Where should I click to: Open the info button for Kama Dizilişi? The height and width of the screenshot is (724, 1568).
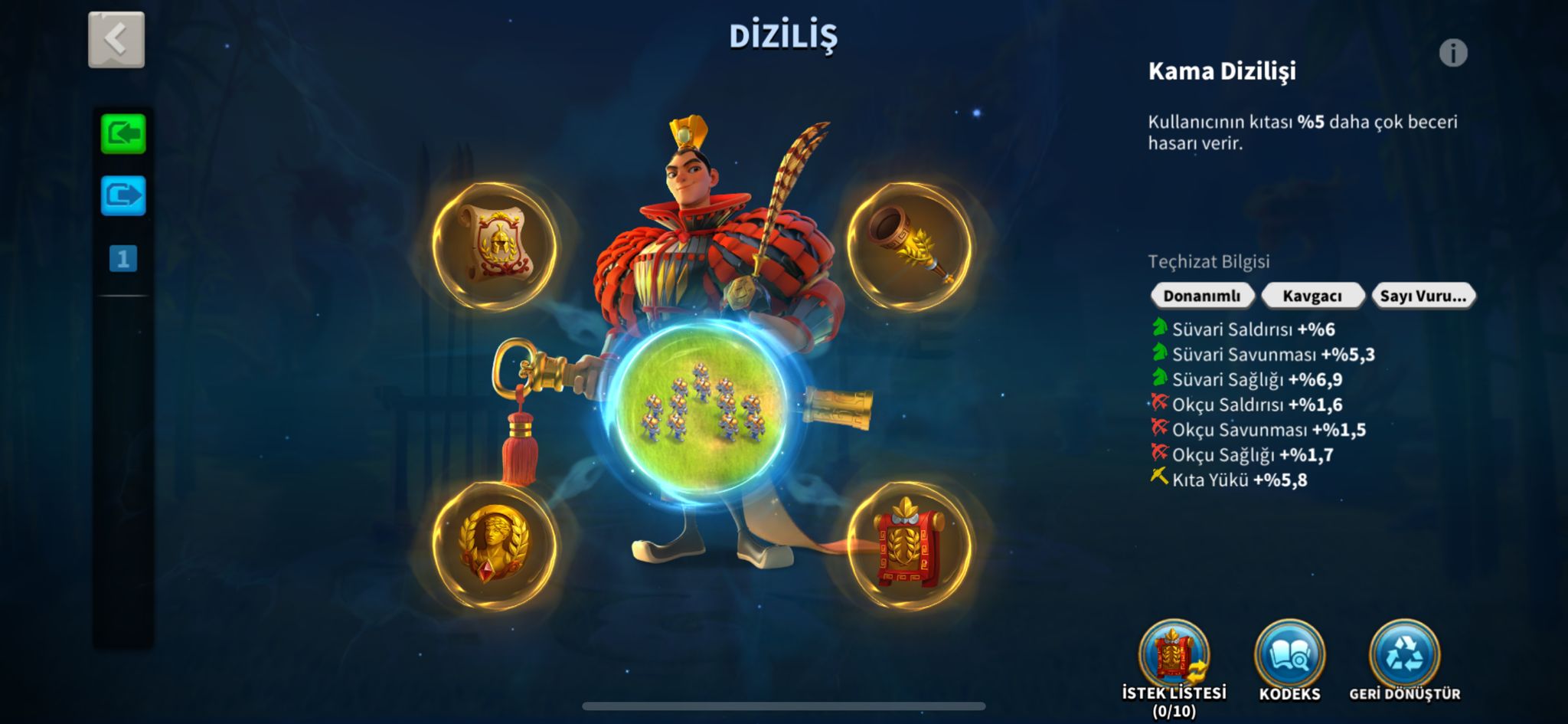click(x=1452, y=54)
